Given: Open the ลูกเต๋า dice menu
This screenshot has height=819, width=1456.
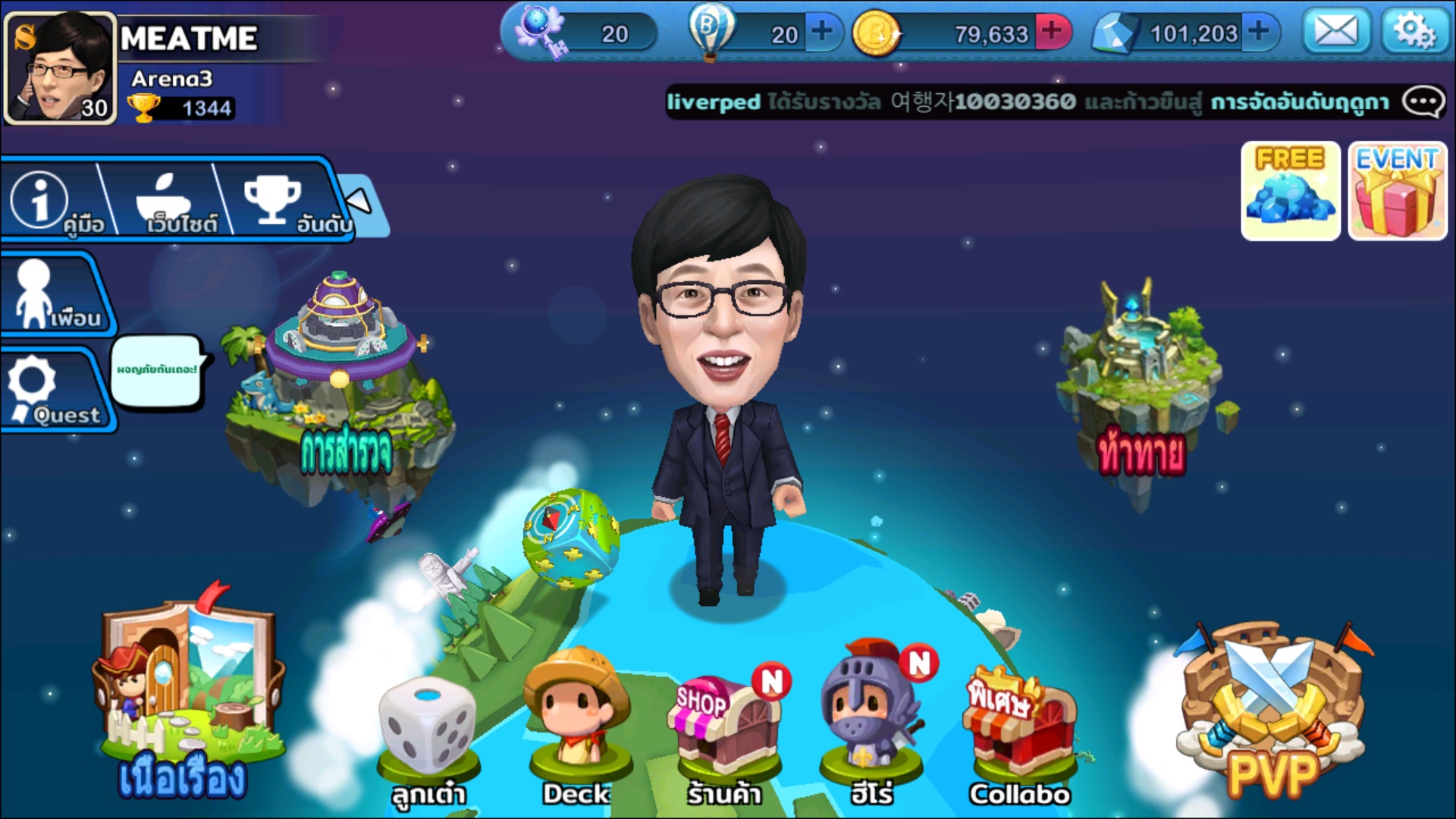Looking at the screenshot, I should [x=428, y=736].
